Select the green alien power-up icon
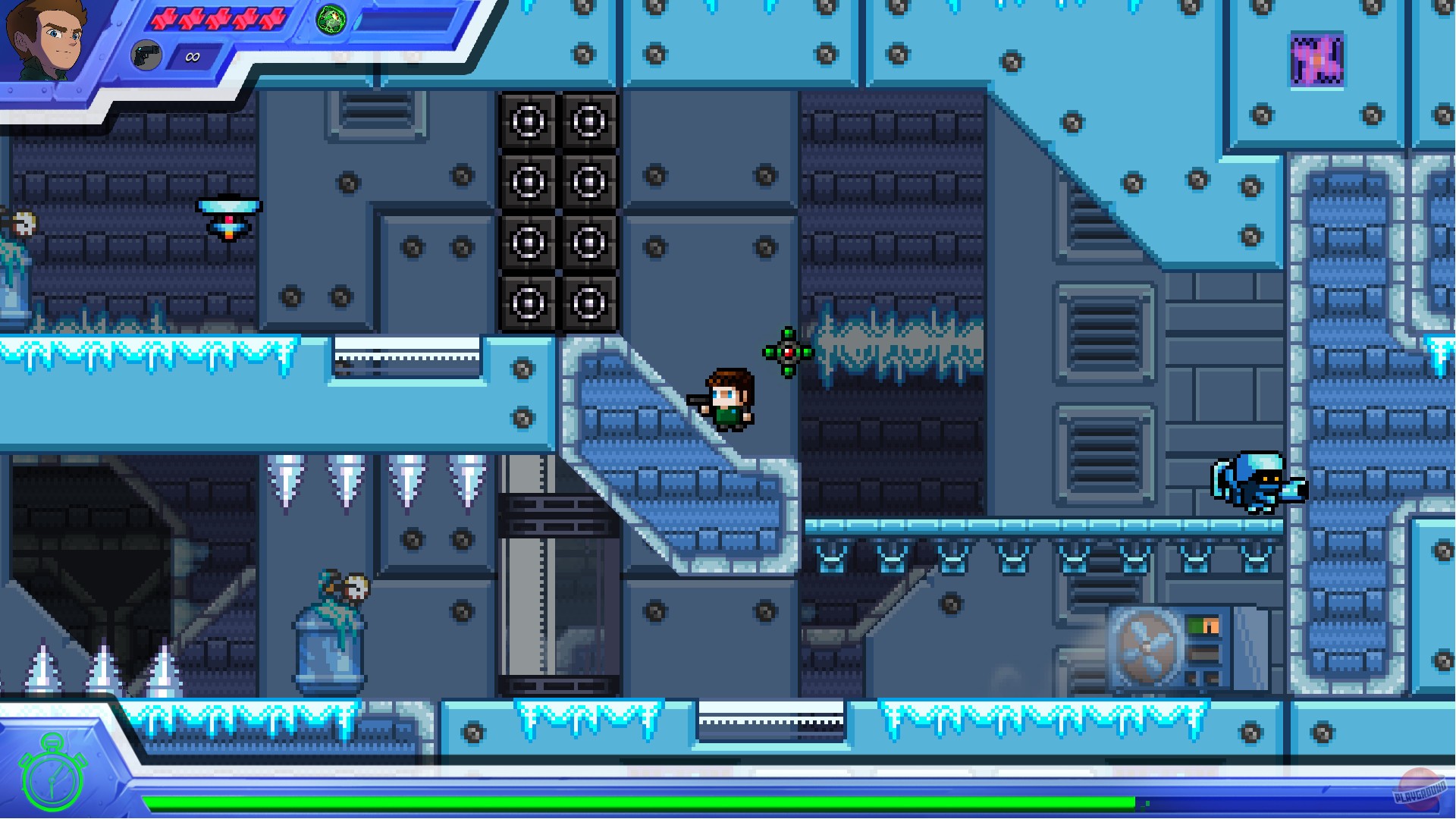Viewport: 1456px width, 819px height. 330,20
